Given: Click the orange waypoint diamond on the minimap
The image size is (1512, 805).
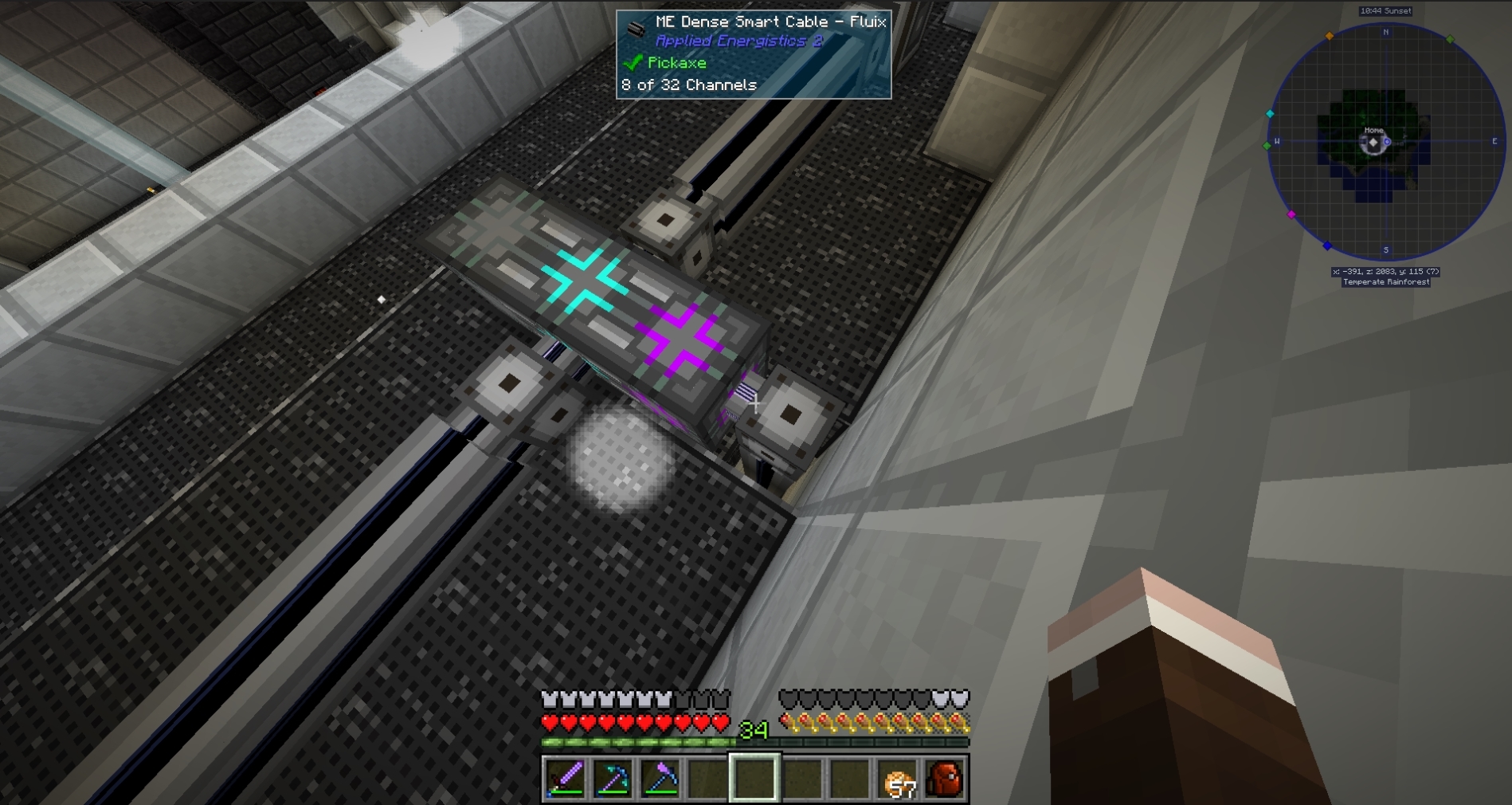Looking at the screenshot, I should (x=1328, y=37).
